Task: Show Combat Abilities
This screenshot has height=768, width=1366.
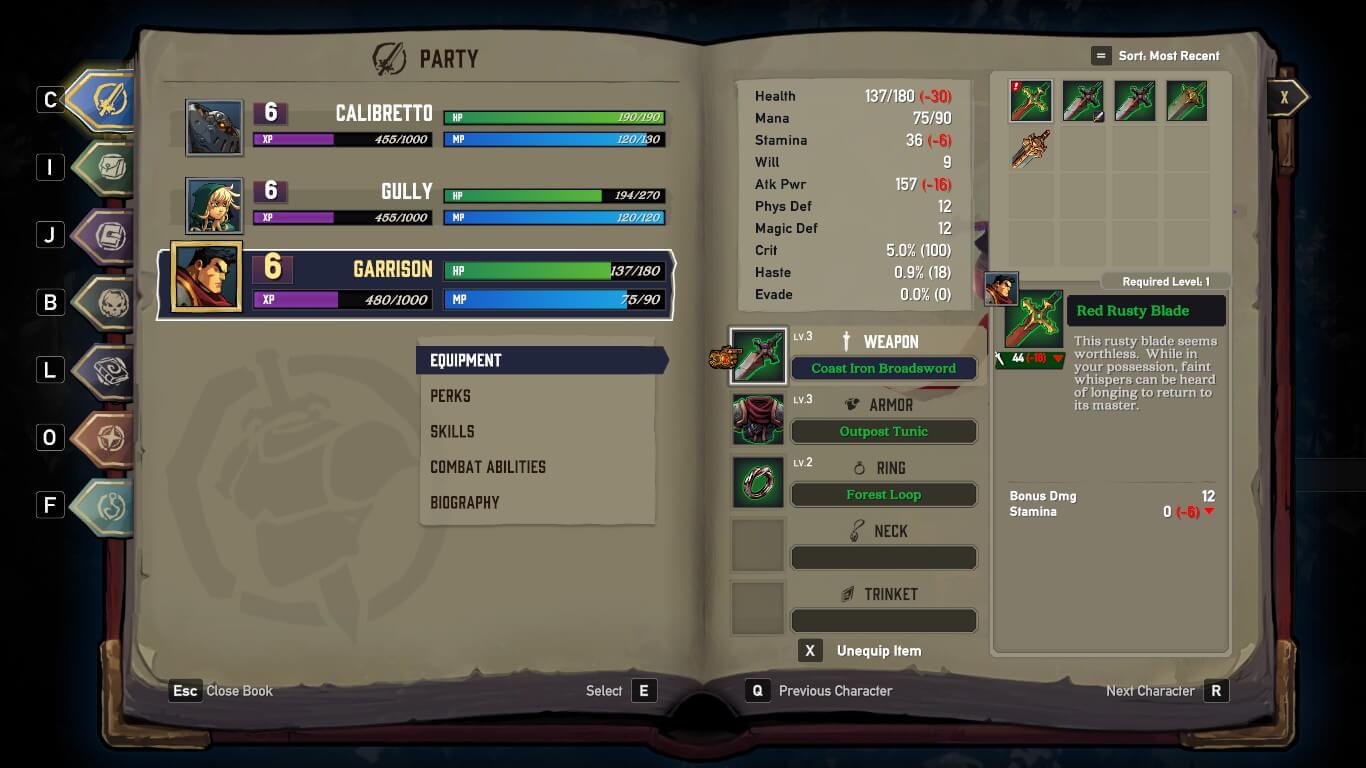Action: tap(487, 467)
